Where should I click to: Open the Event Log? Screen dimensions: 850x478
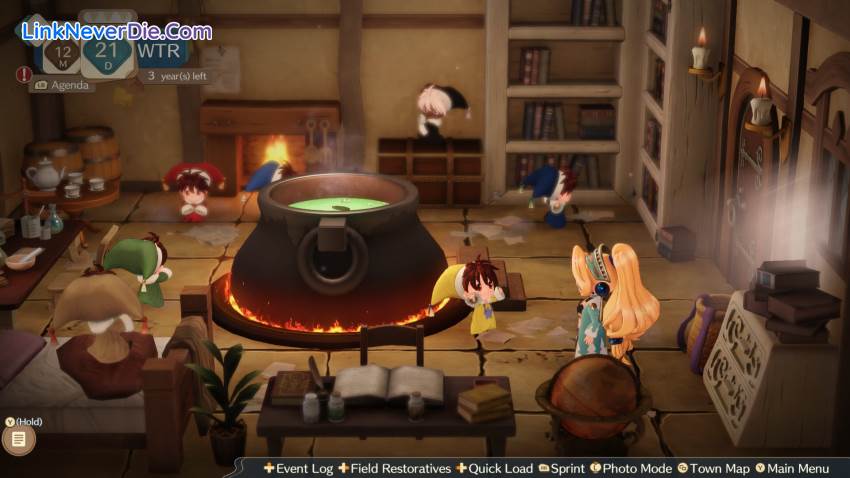[x=299, y=468]
